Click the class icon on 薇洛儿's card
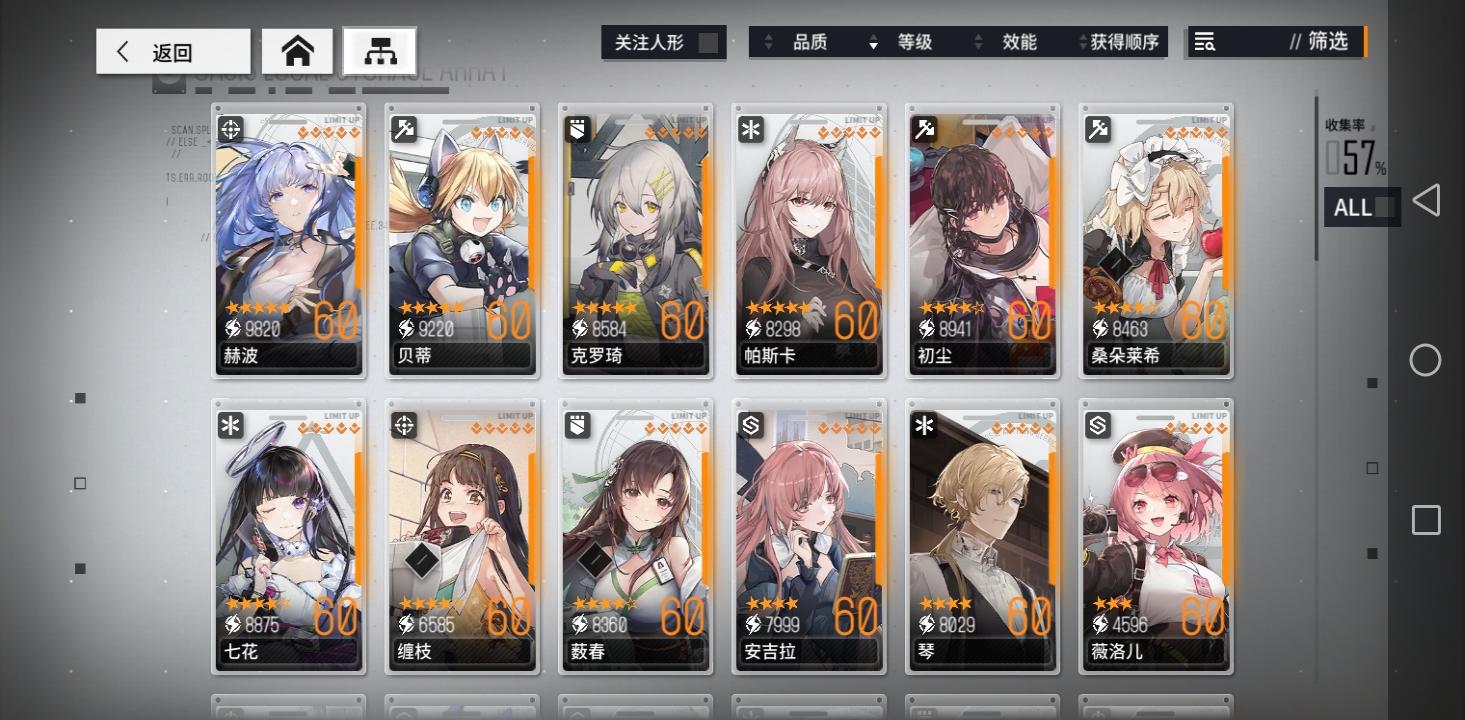The image size is (1465, 720). 1098,425
